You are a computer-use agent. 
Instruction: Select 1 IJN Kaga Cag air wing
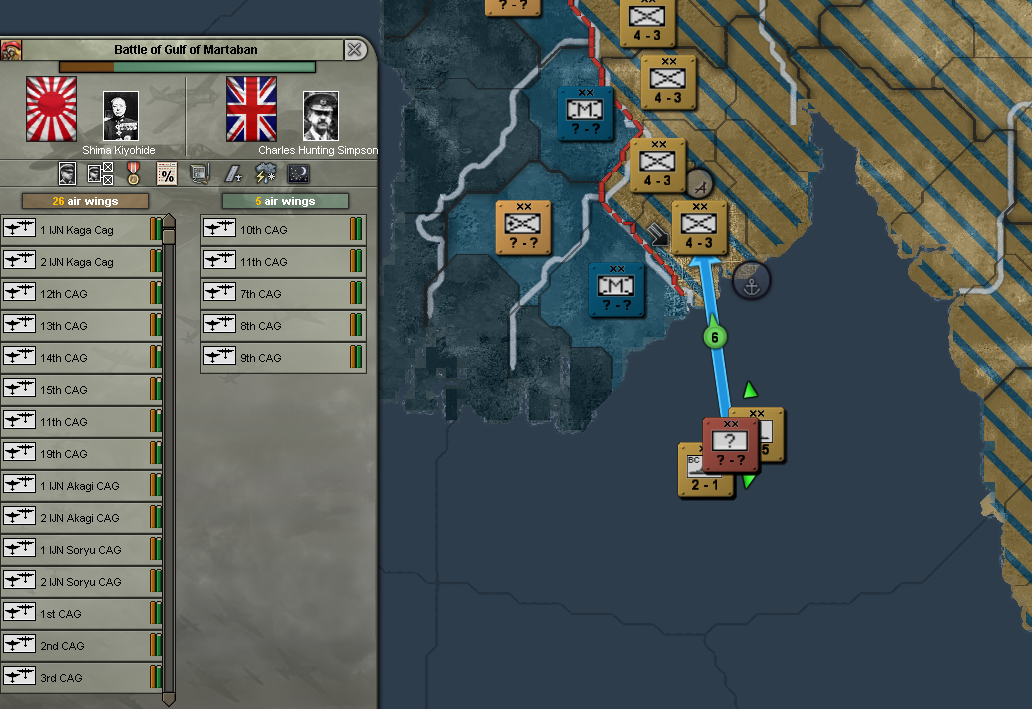click(x=80, y=230)
